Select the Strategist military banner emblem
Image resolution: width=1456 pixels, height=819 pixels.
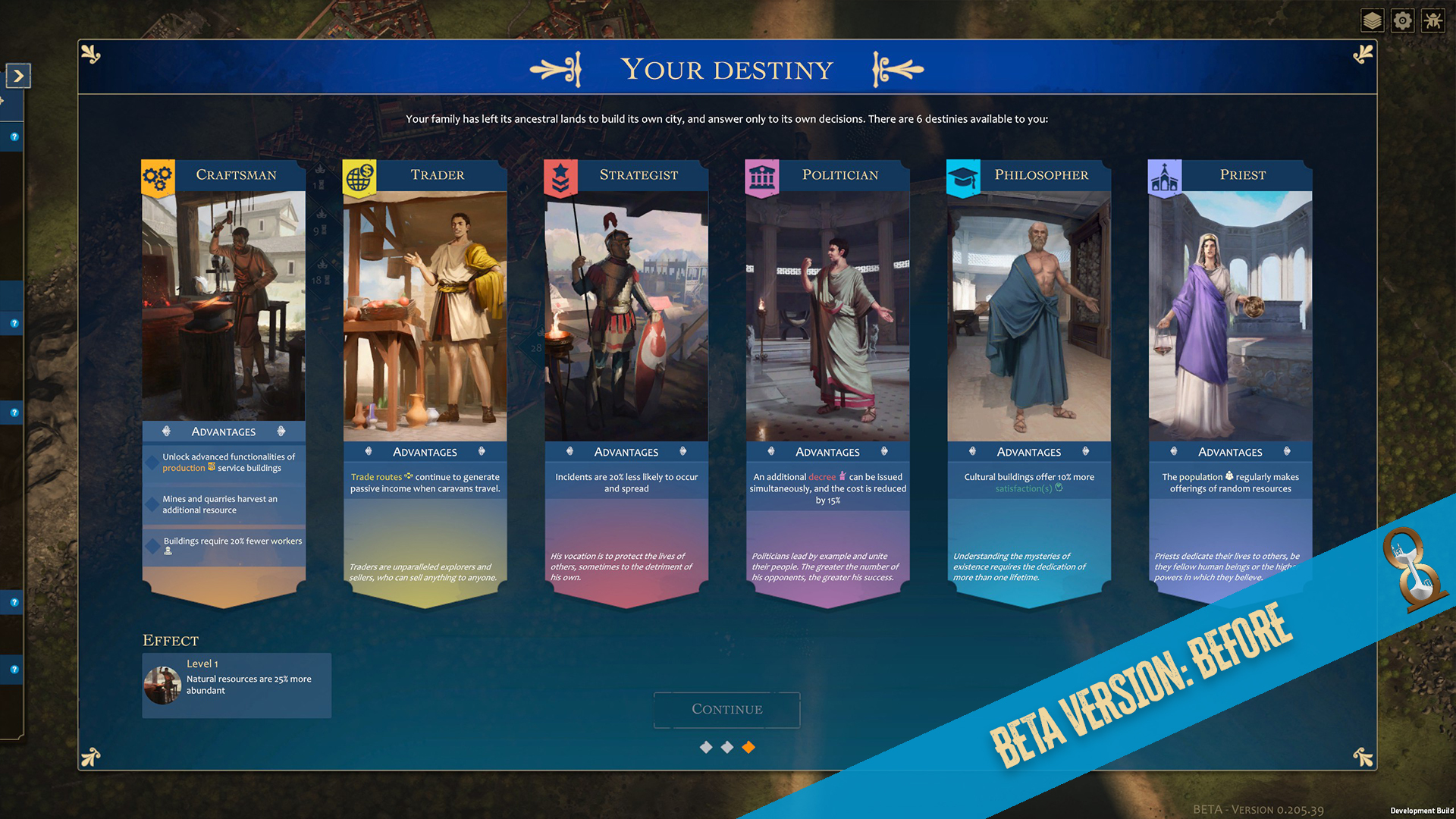[559, 175]
